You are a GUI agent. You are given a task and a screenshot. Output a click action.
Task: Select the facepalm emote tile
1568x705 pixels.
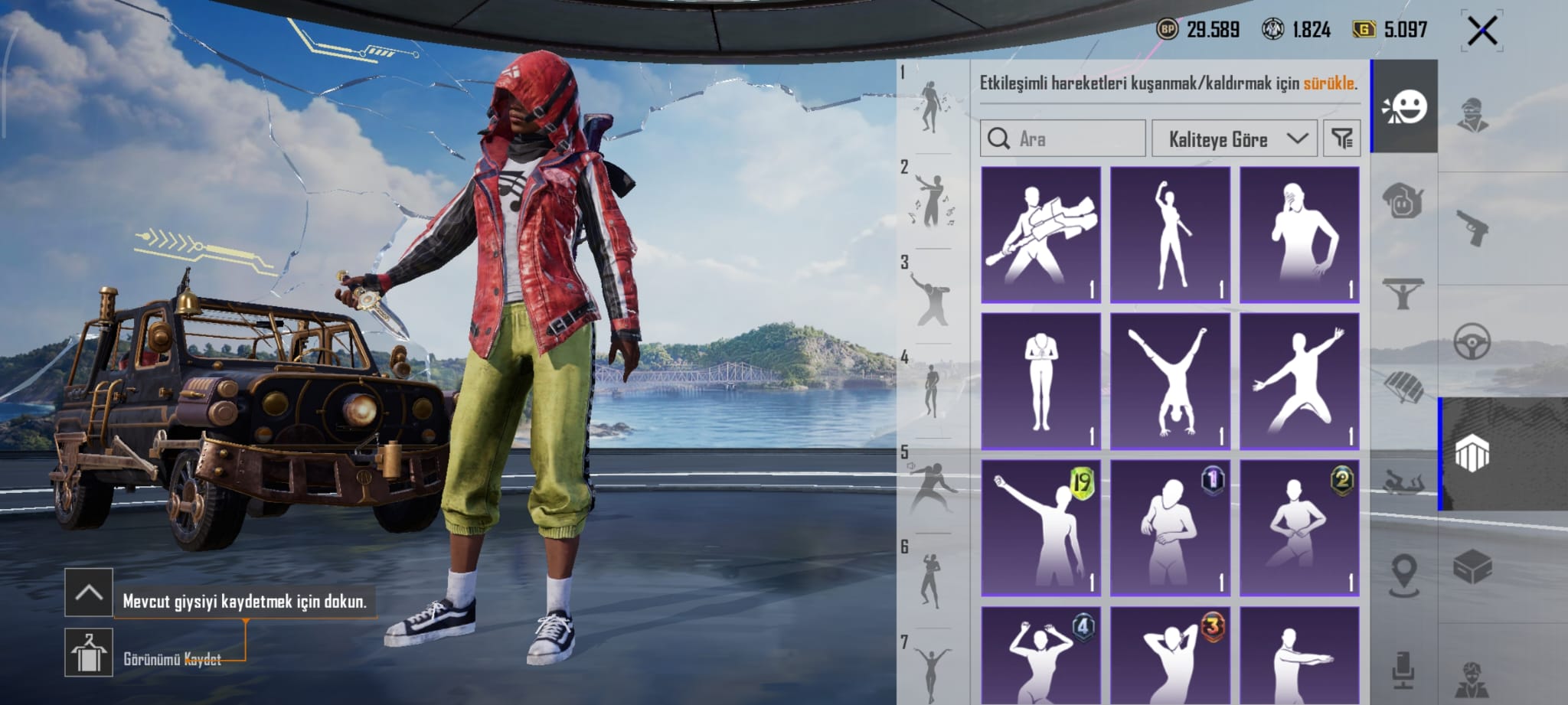pyautogui.click(x=1299, y=234)
